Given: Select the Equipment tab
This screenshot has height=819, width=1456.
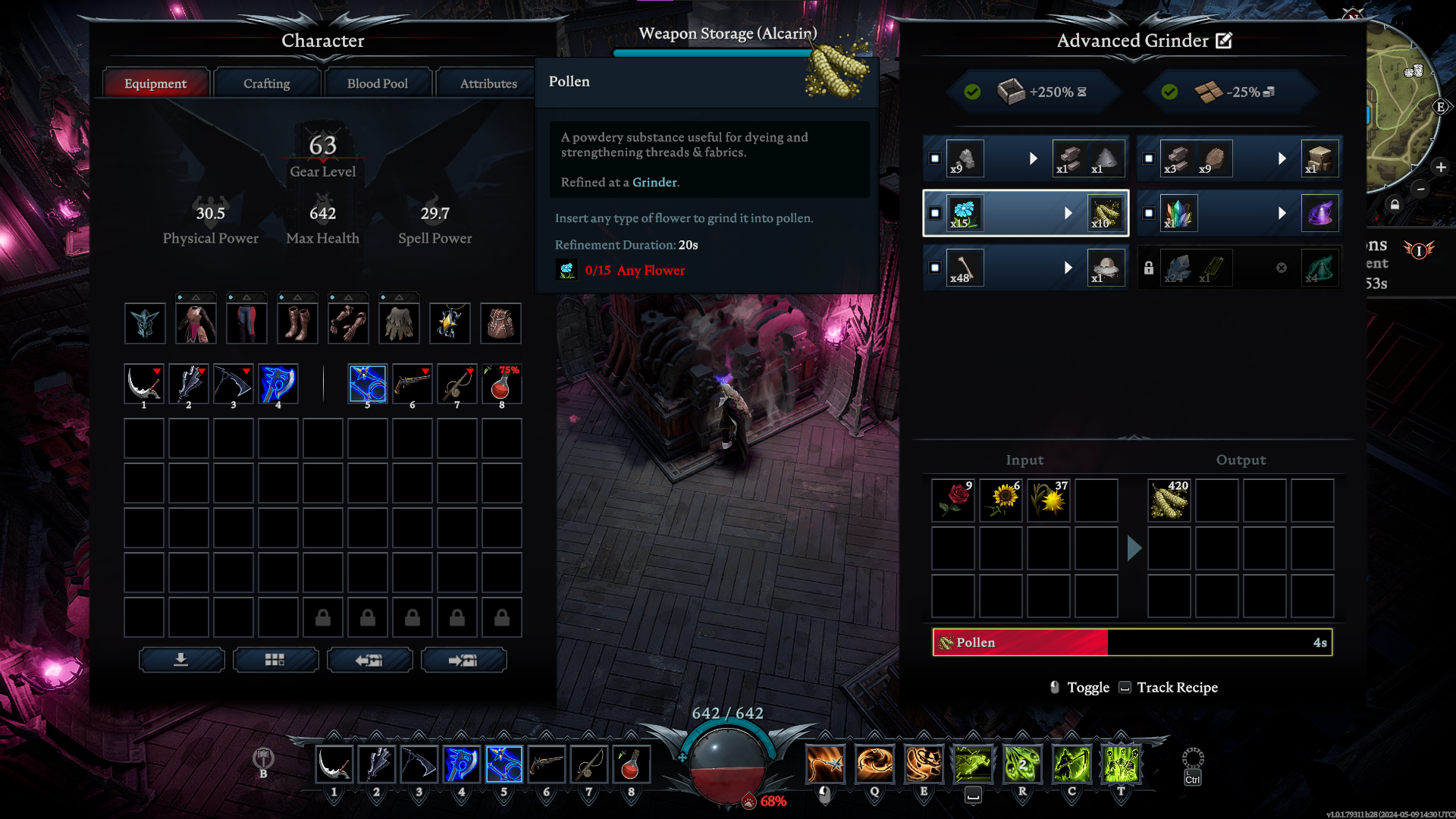Looking at the screenshot, I should click(155, 83).
